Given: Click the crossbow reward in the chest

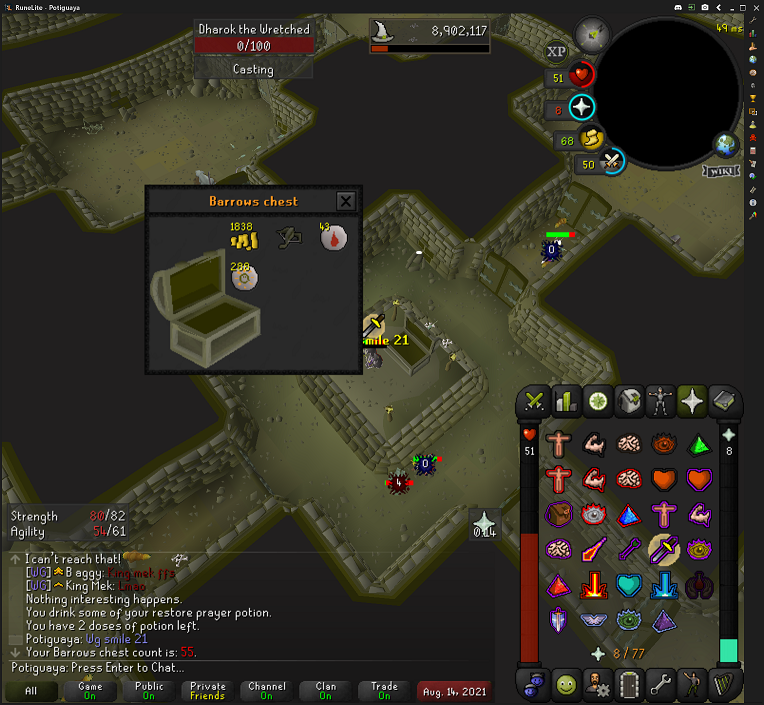Looking at the screenshot, I should (x=289, y=237).
